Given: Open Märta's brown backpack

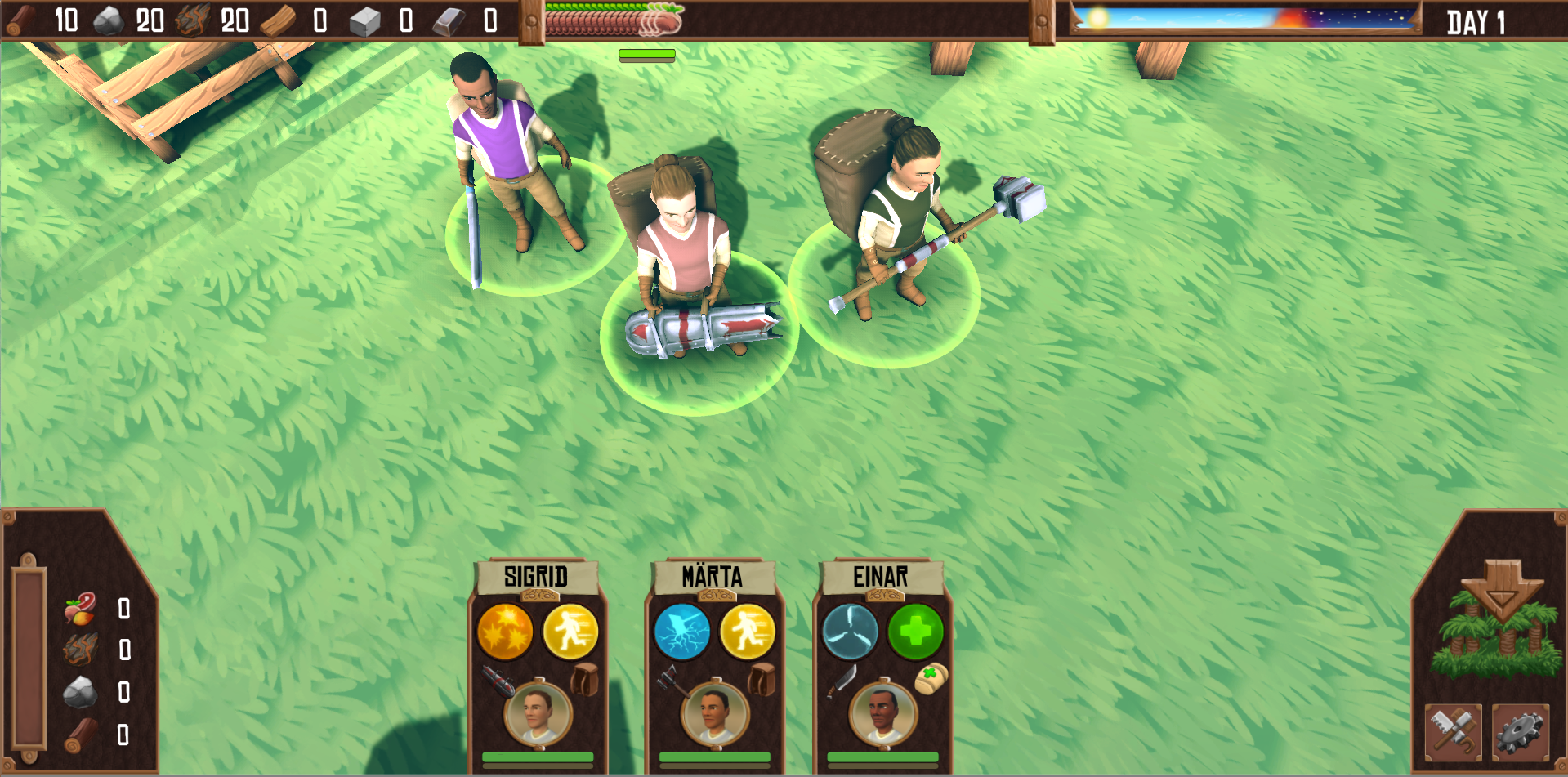Looking at the screenshot, I should (762, 679).
